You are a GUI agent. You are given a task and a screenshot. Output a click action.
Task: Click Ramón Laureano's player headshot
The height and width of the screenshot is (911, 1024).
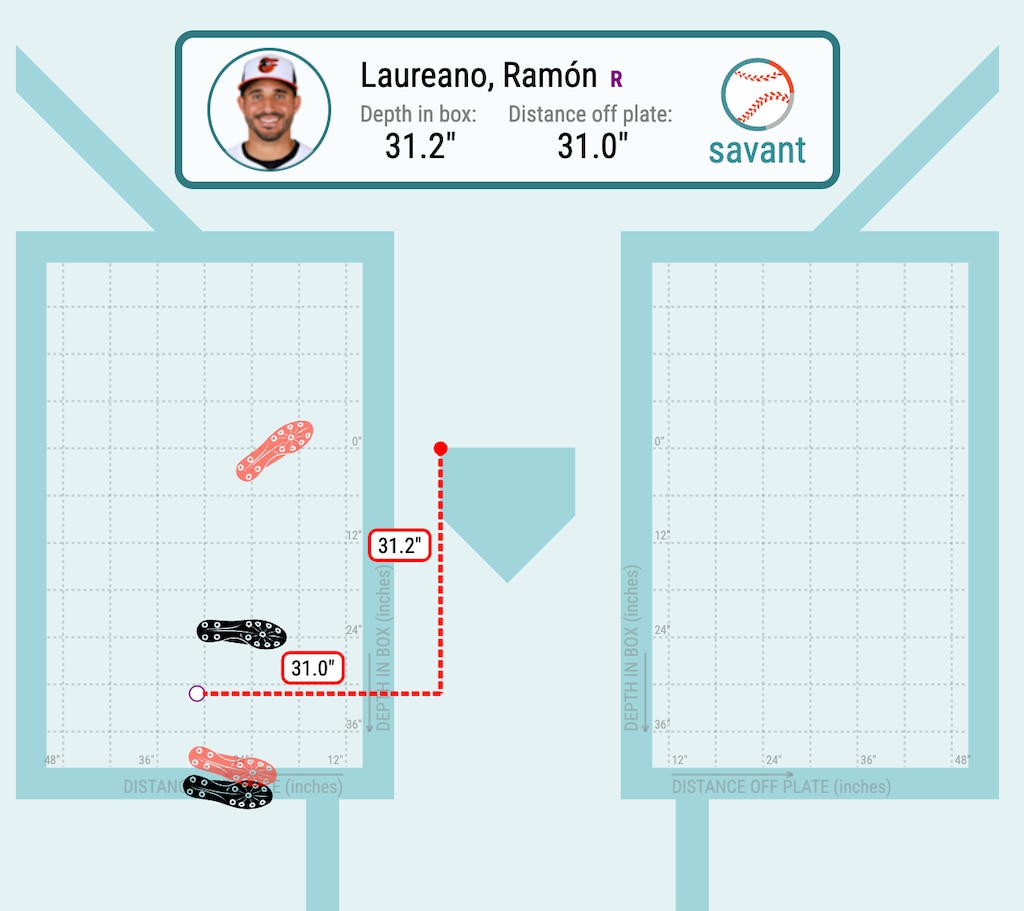[x=269, y=109]
